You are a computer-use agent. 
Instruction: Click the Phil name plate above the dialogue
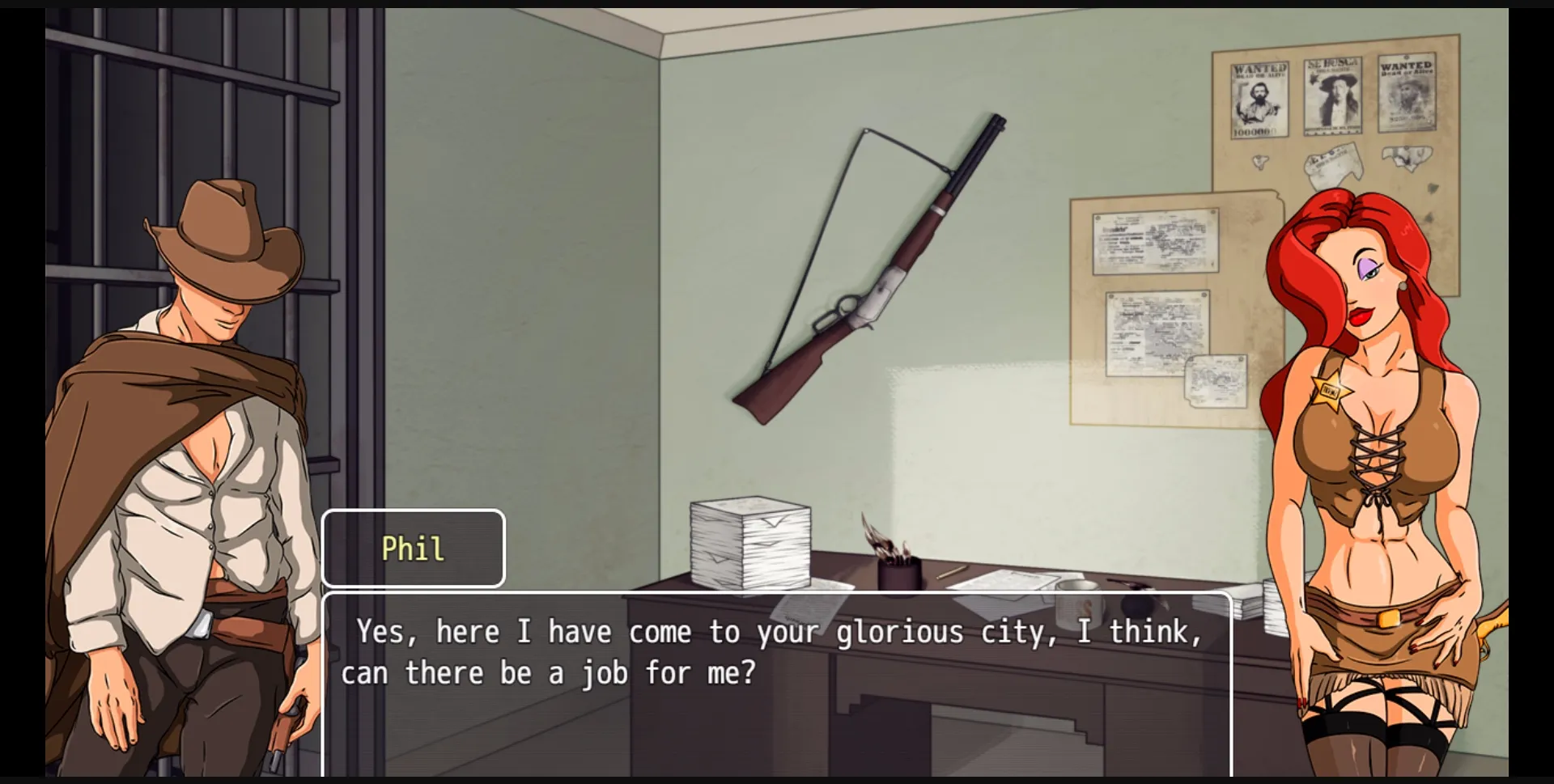click(x=413, y=547)
